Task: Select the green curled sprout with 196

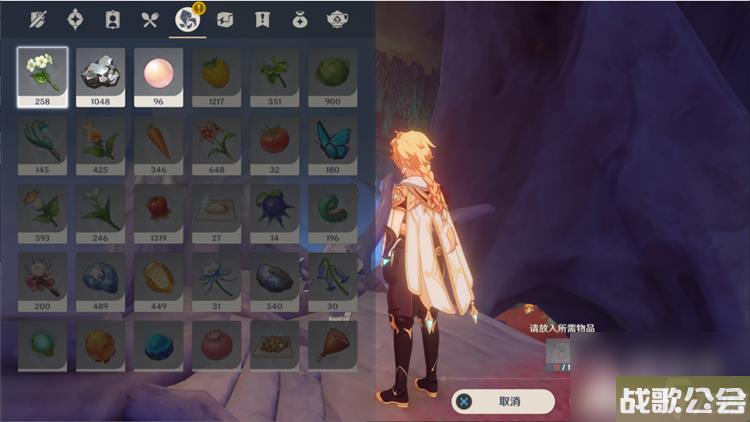Action: click(332, 212)
